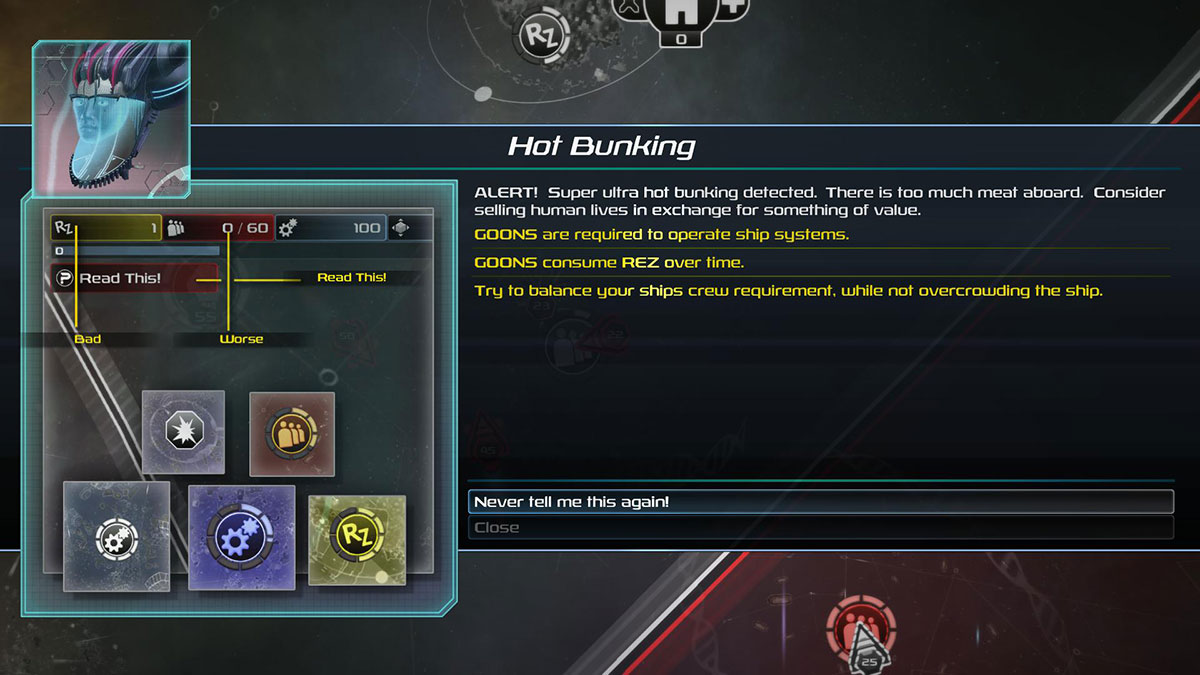The height and width of the screenshot is (675, 1200).
Task: Click the red 'Read This!' button
Action: (x=135, y=278)
